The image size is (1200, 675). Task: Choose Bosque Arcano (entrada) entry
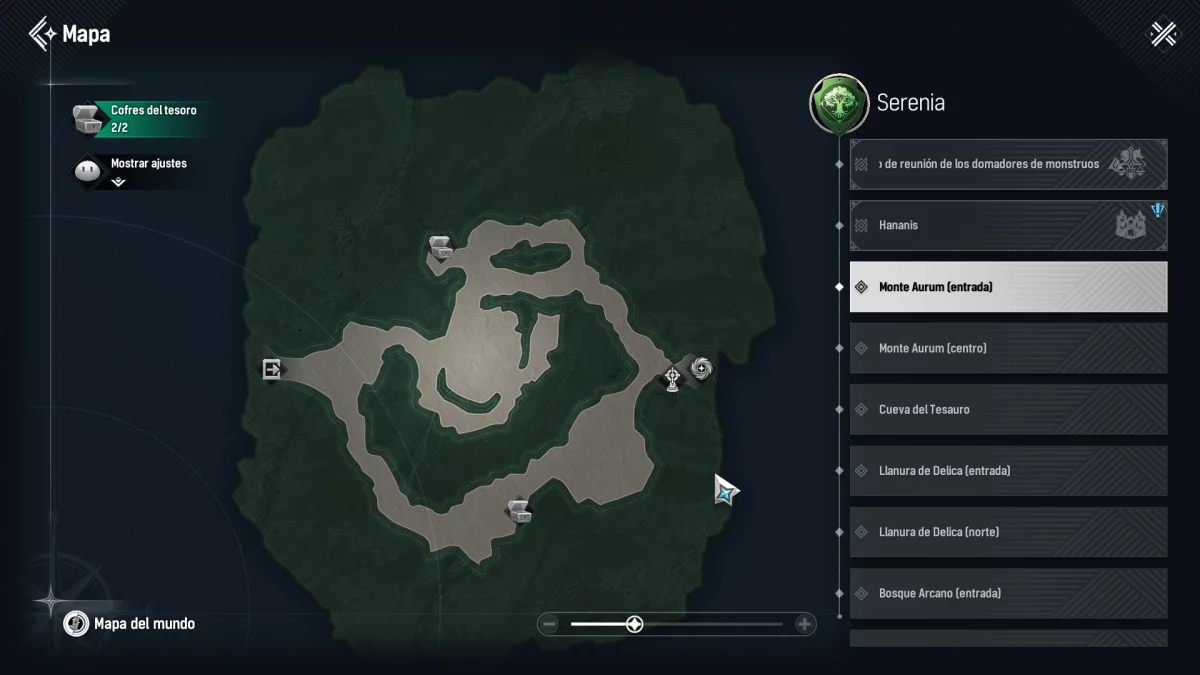pos(1008,593)
